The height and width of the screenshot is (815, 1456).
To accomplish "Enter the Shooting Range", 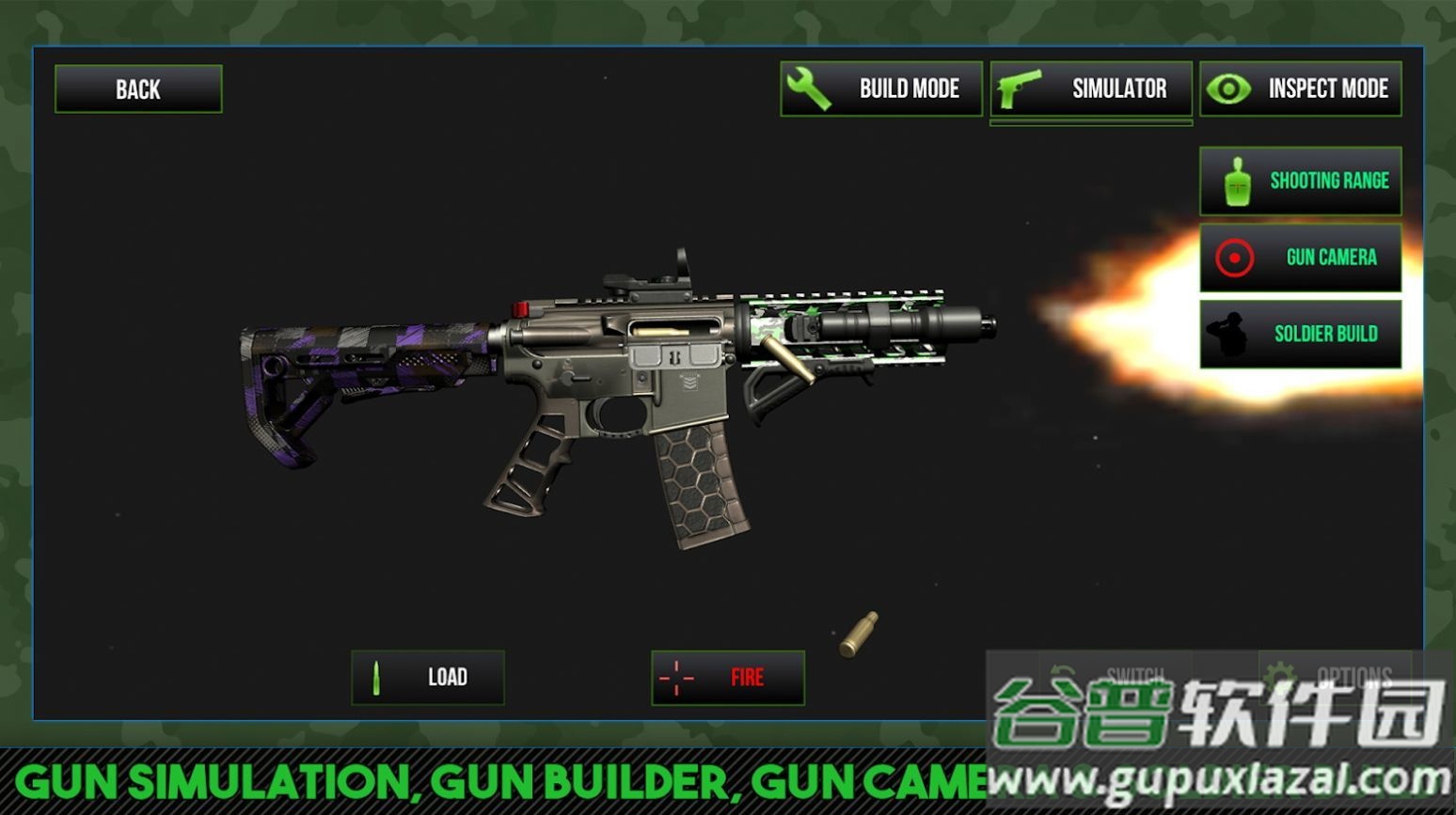I will coord(1301,180).
